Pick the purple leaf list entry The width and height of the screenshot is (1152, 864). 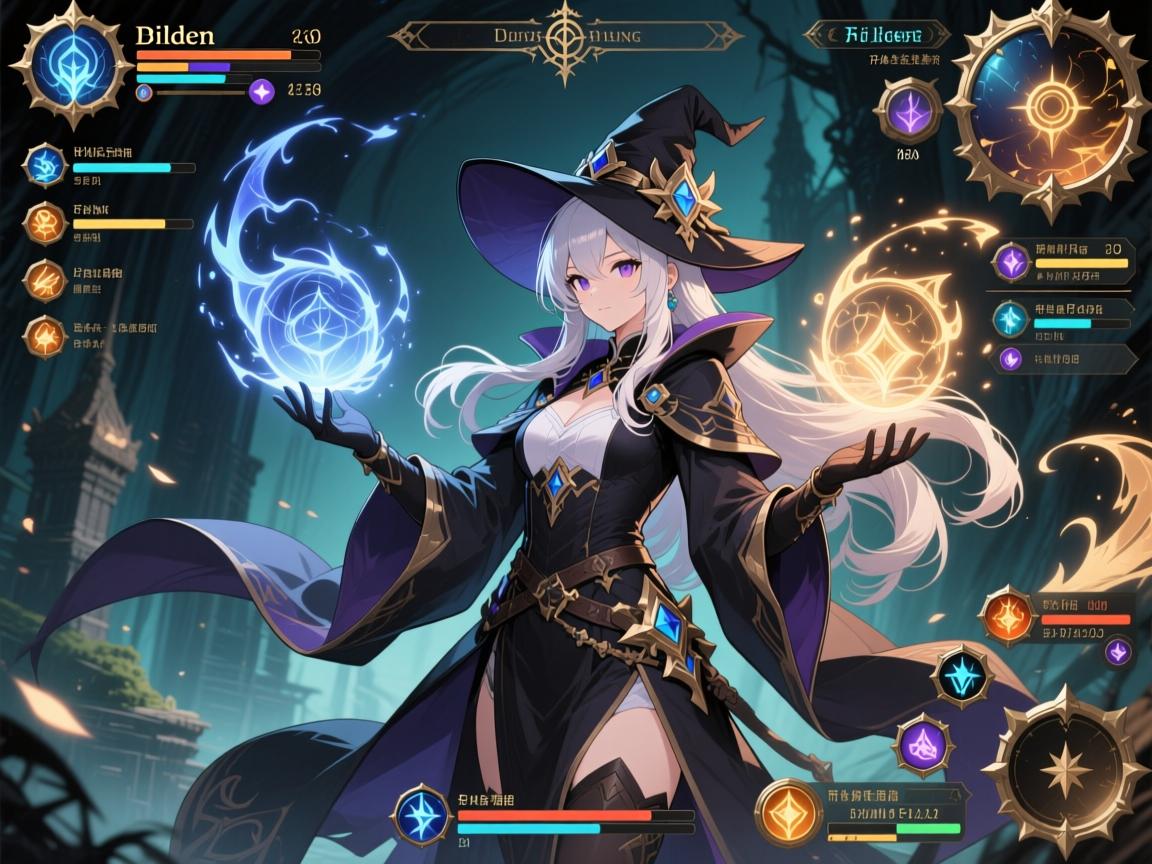(x=1010, y=359)
